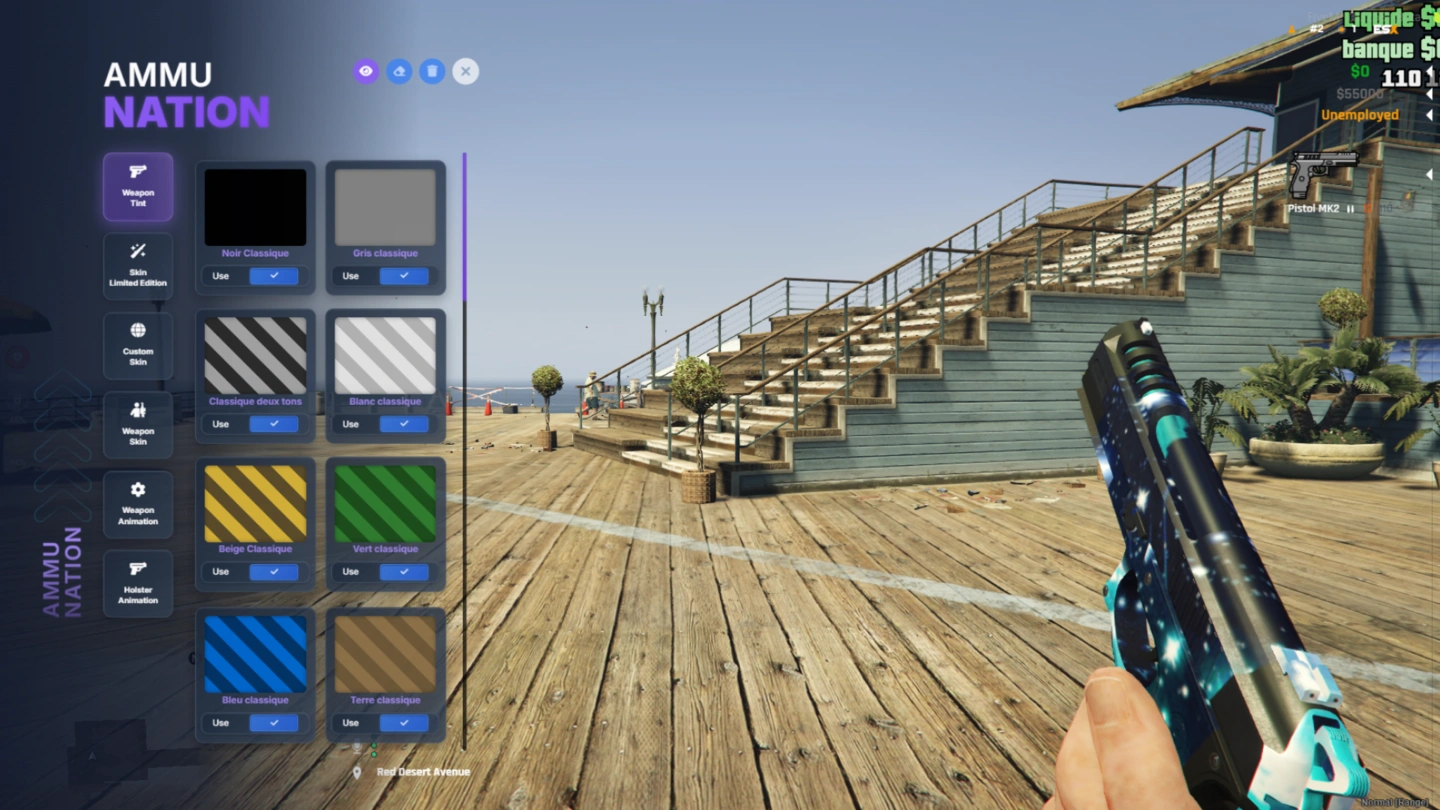Choose the Bleu classique blue swatch
This screenshot has height=810, width=1440.
[255, 654]
